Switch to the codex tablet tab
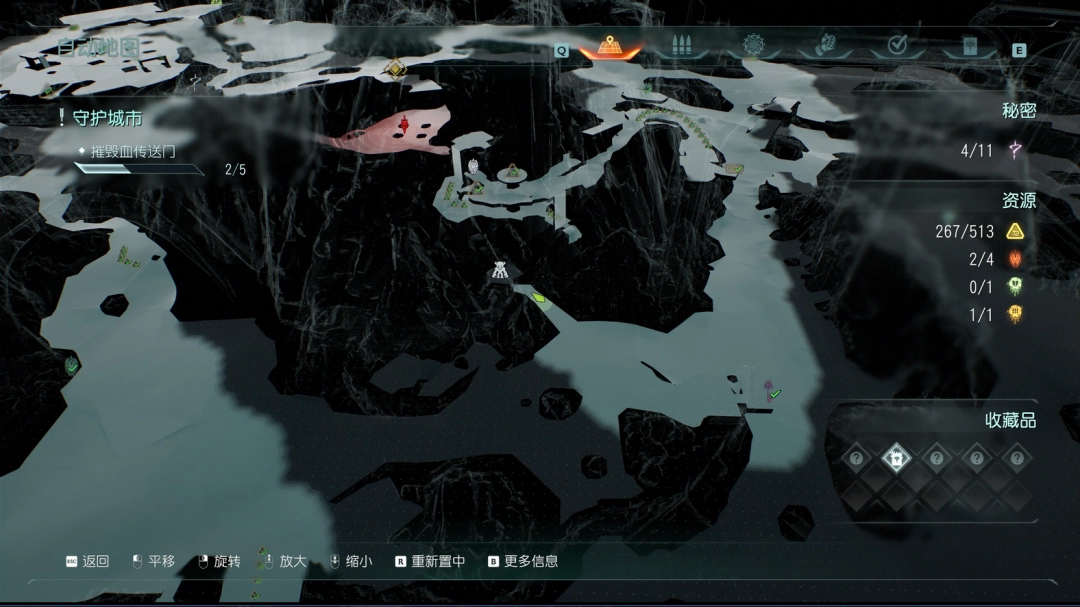This screenshot has width=1080, height=607. coord(968,46)
